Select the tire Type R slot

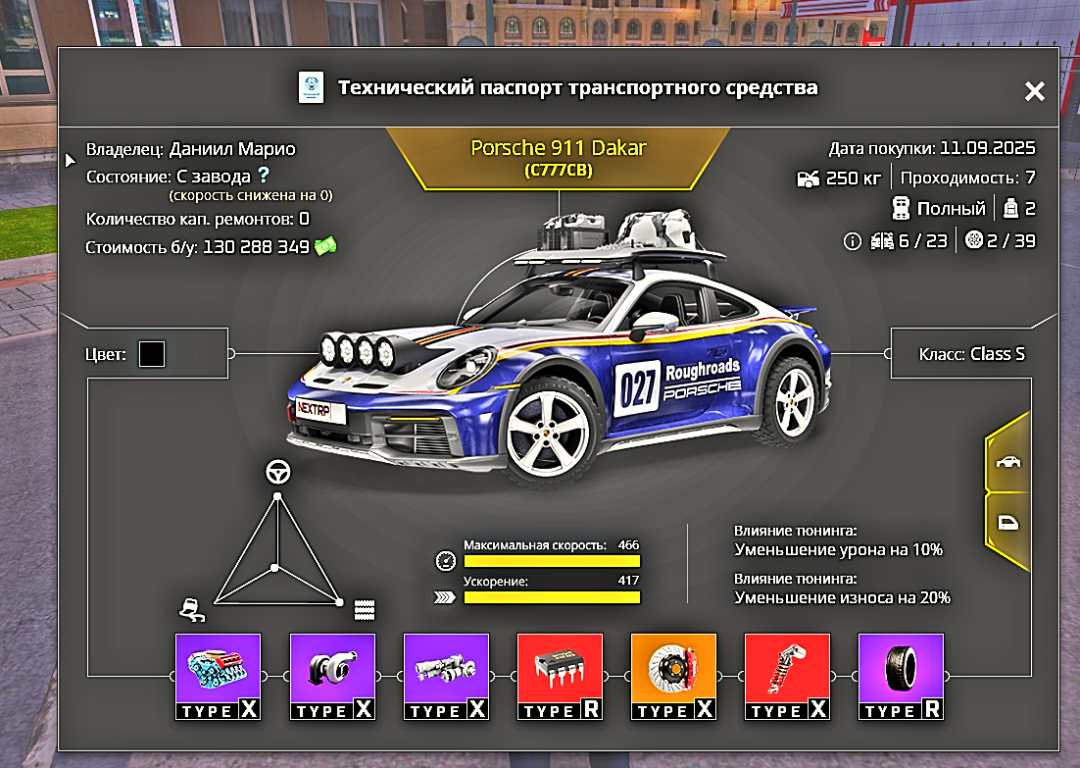click(x=902, y=676)
